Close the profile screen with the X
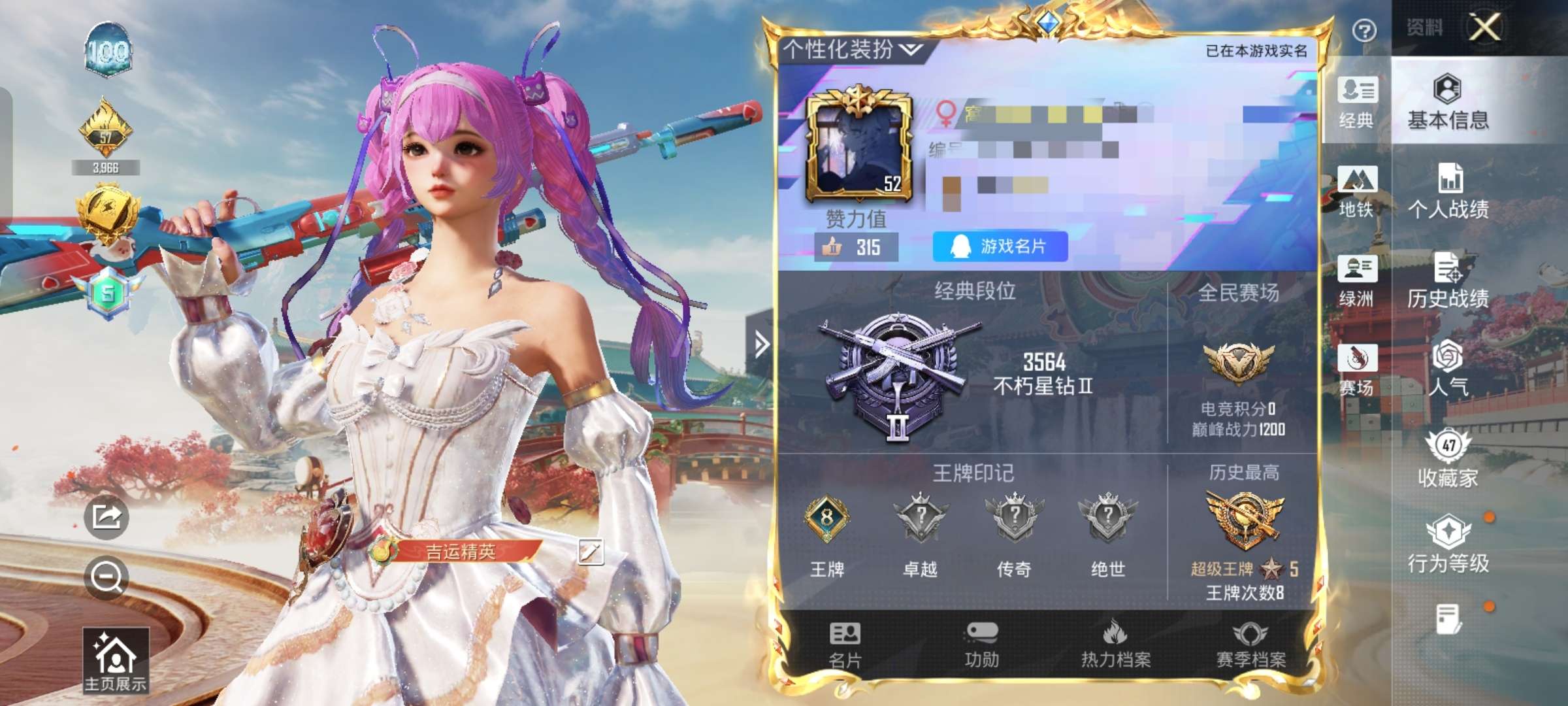The width and height of the screenshot is (1568, 706). 1485,28
